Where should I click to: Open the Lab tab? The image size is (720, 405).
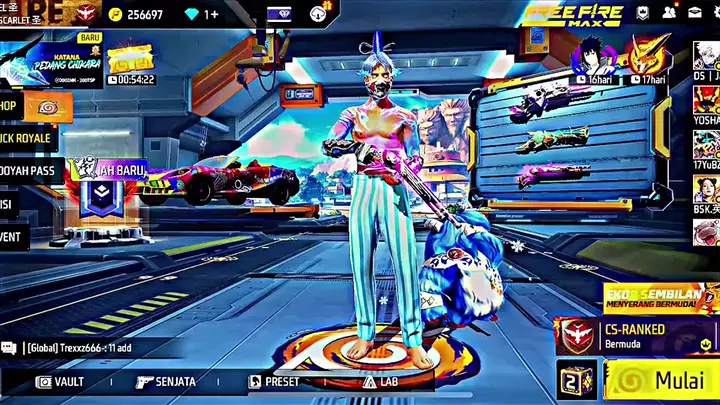tap(384, 381)
